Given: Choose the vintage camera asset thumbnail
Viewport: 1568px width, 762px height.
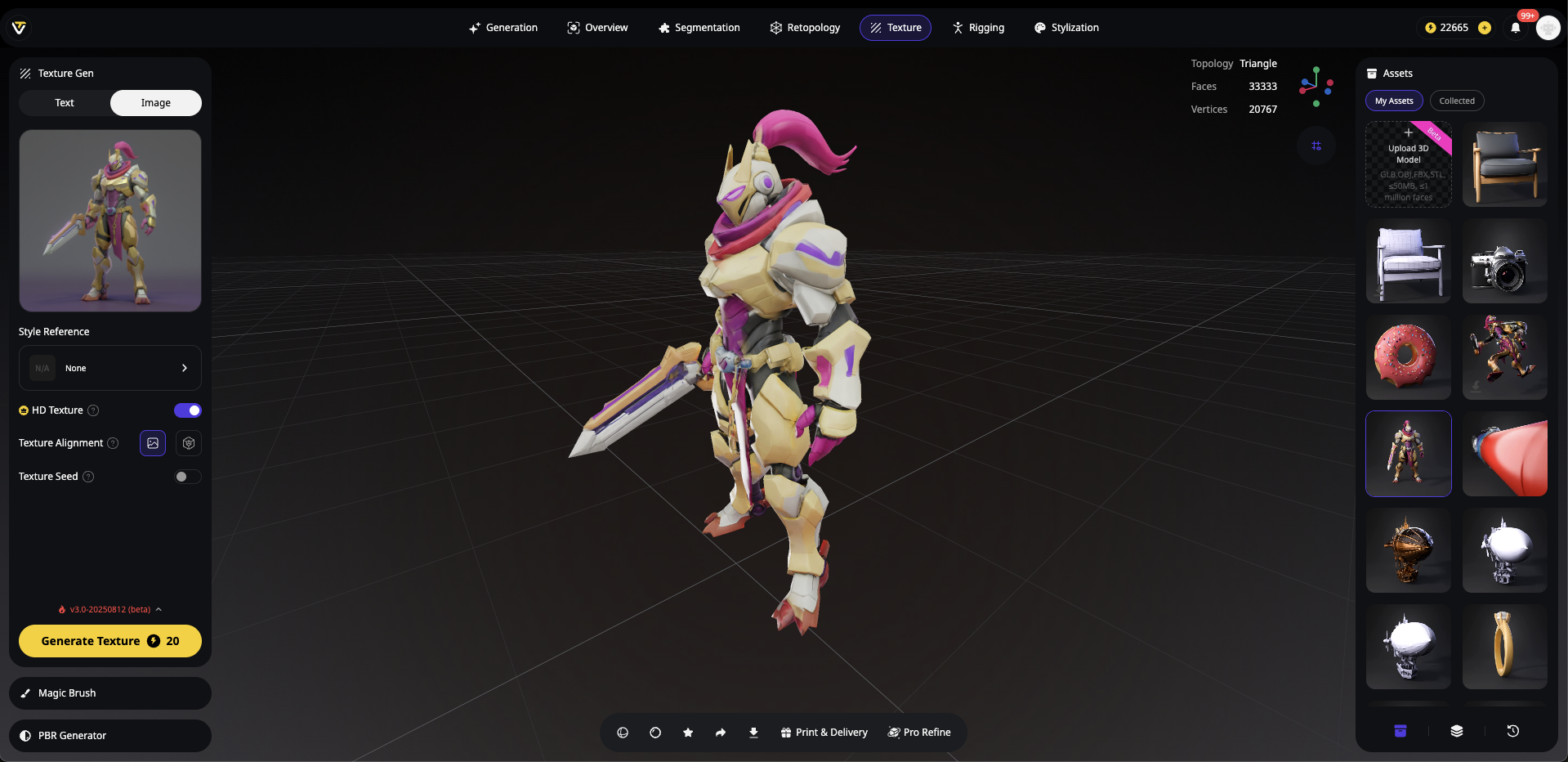Looking at the screenshot, I should click(x=1504, y=261).
